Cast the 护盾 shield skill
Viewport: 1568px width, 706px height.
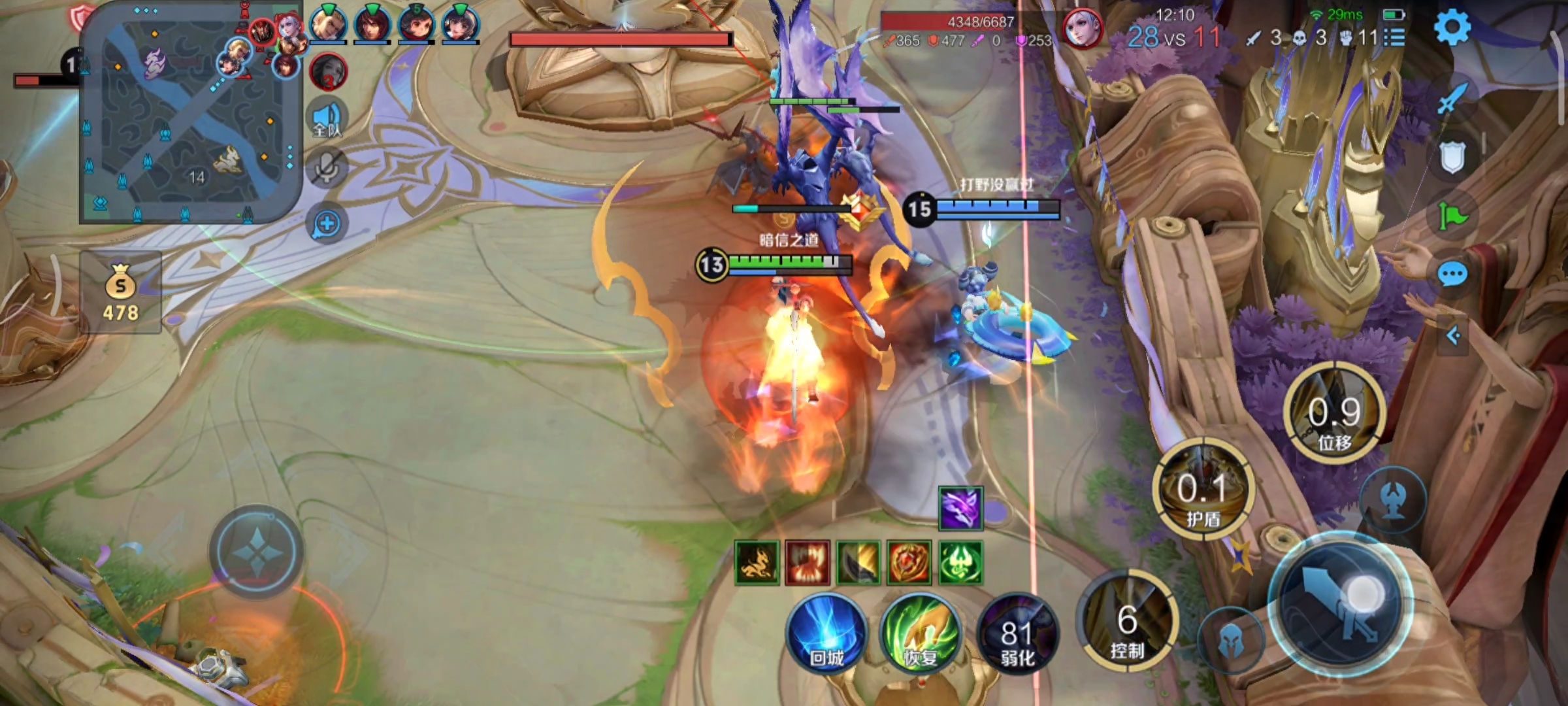[x=1203, y=490]
